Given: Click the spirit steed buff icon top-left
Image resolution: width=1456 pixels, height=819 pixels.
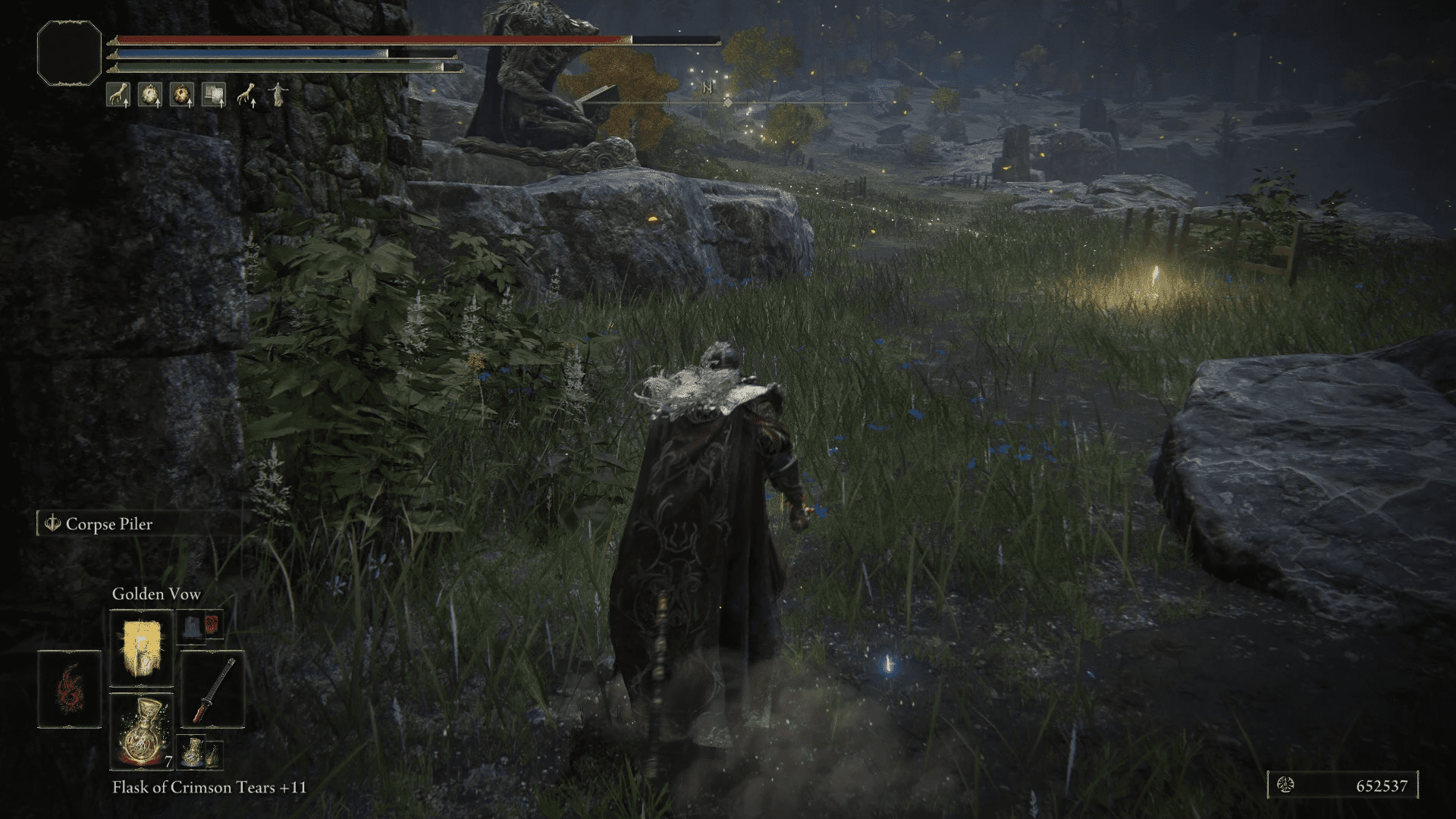Looking at the screenshot, I should click(118, 94).
